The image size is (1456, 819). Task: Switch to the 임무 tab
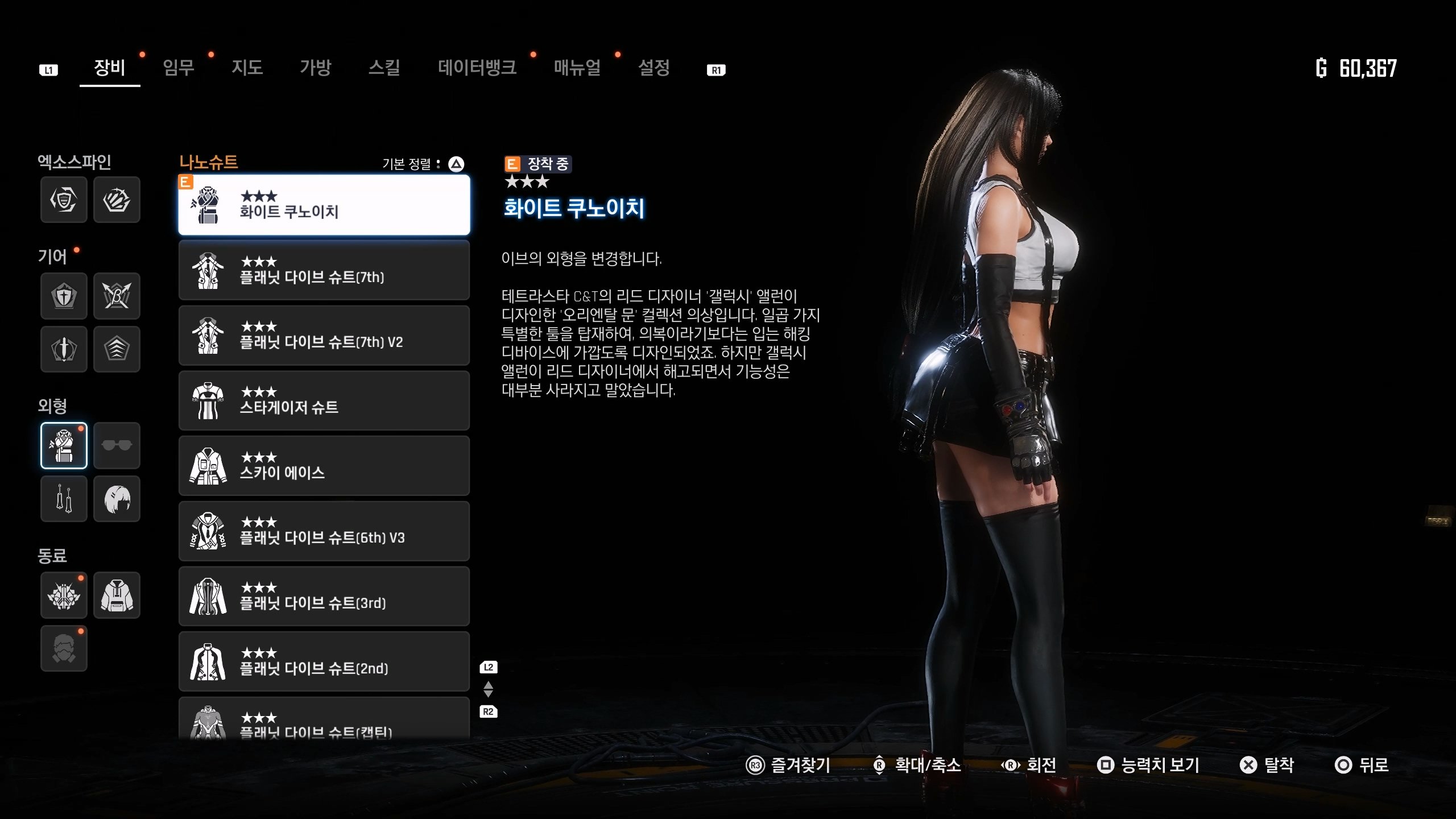178,68
